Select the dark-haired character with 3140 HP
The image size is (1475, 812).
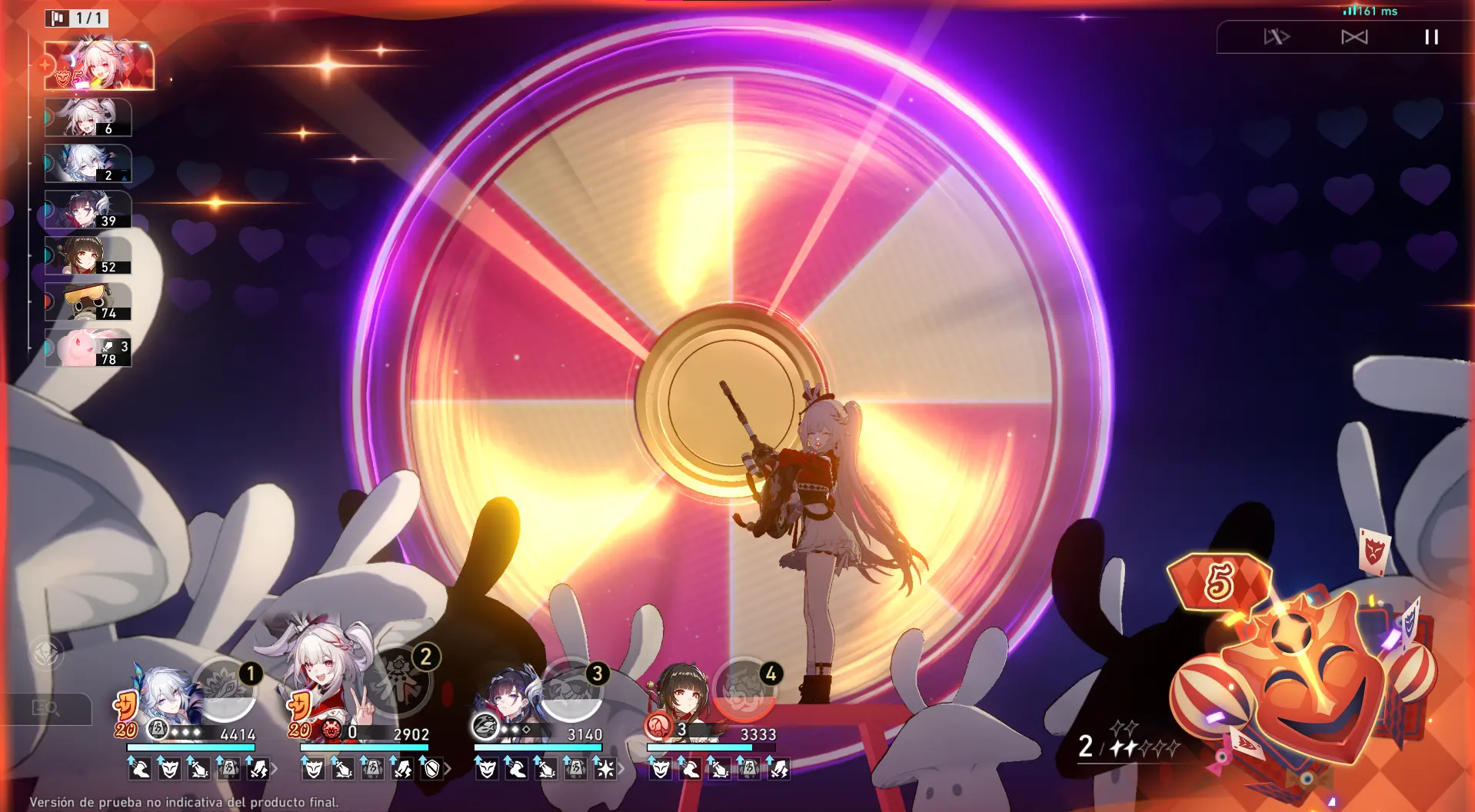pyautogui.click(x=508, y=696)
